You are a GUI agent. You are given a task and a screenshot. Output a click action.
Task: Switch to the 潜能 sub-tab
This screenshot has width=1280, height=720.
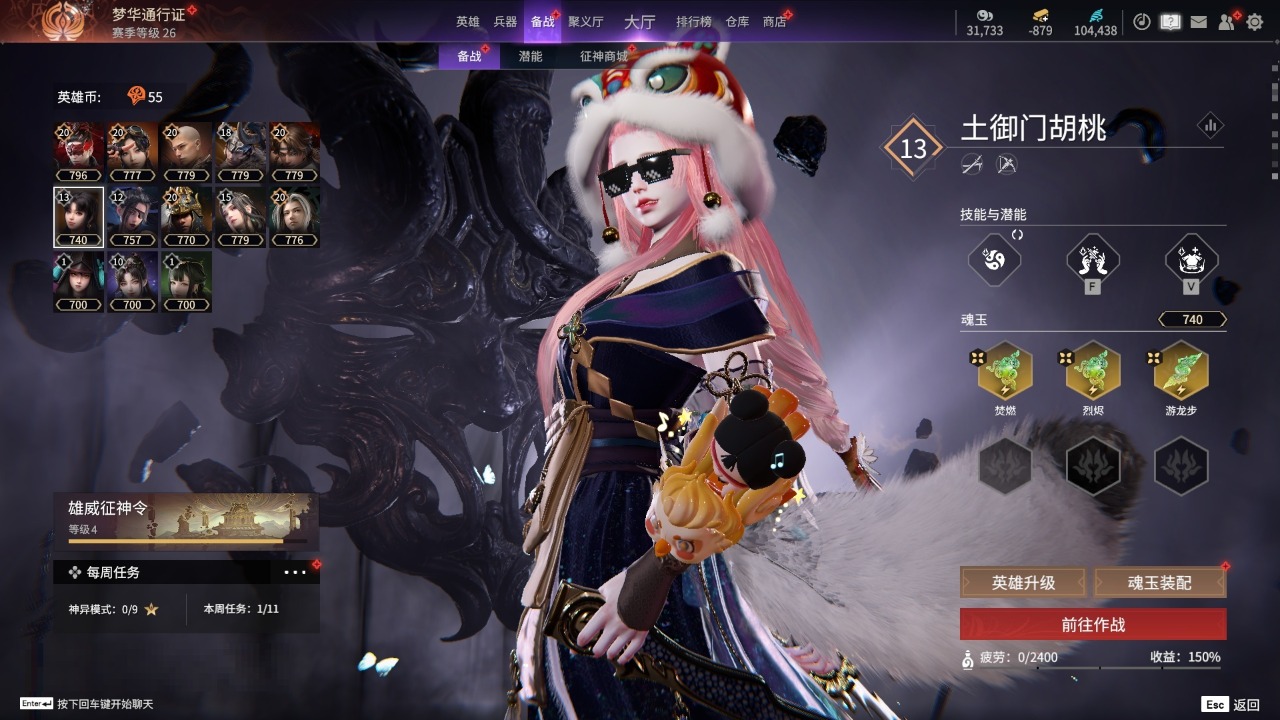pos(530,57)
